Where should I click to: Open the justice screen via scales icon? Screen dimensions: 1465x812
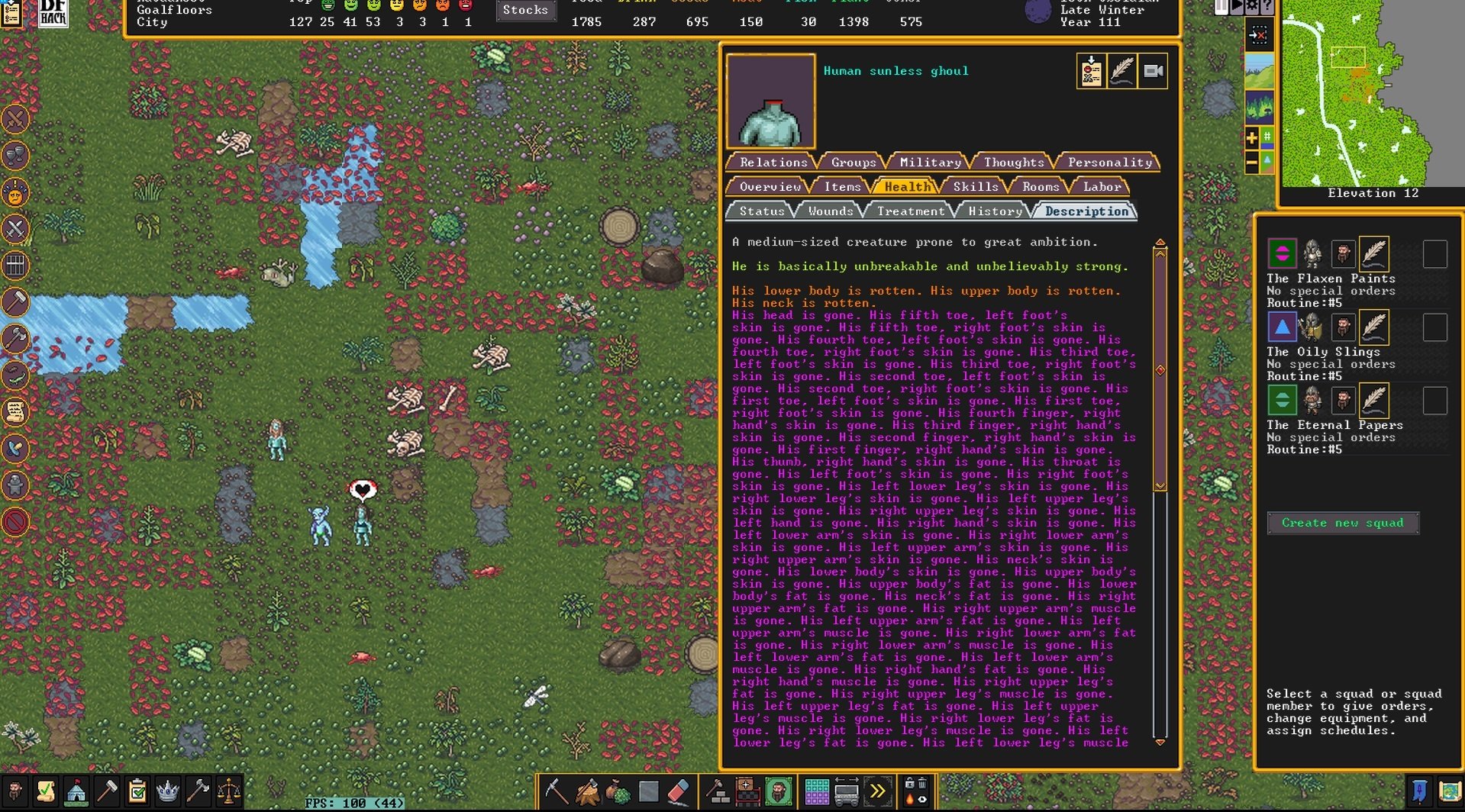pos(228,791)
